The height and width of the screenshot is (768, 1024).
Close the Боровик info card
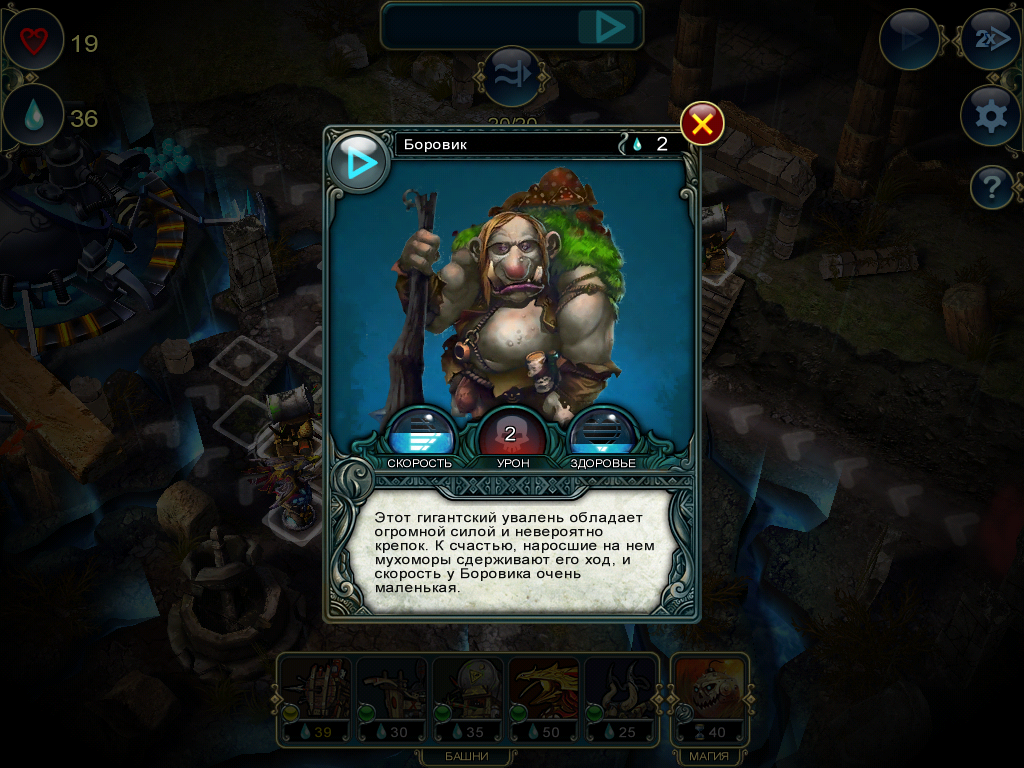click(702, 124)
